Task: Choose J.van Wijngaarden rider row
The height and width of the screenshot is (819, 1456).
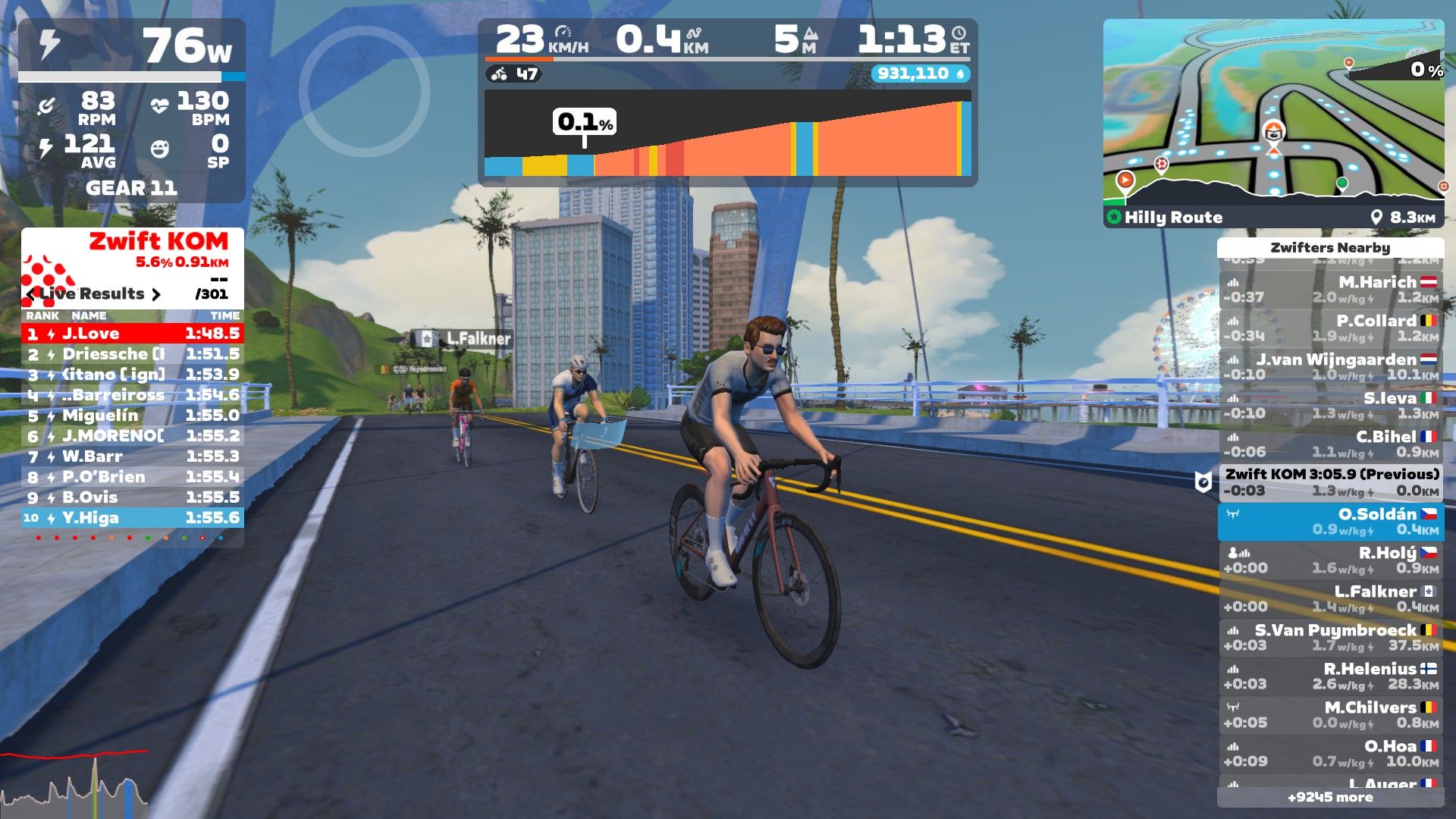Action: pyautogui.click(x=1331, y=366)
